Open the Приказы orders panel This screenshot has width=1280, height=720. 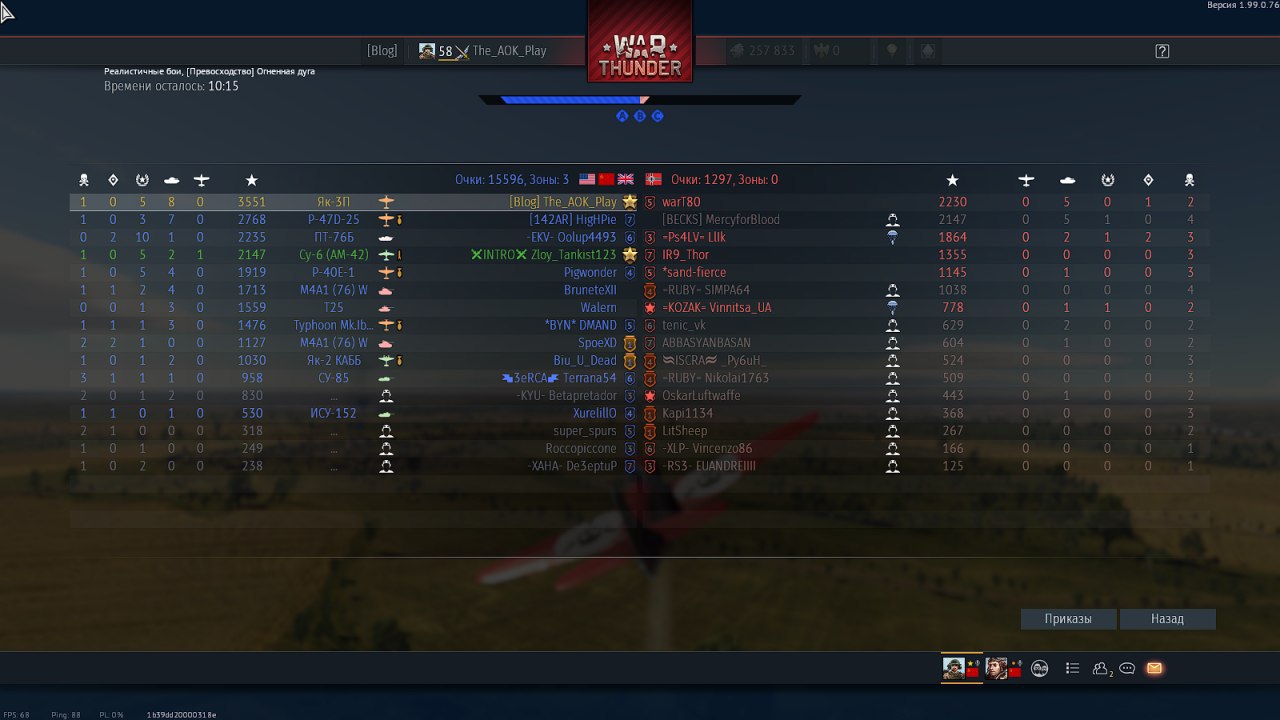tap(1068, 619)
